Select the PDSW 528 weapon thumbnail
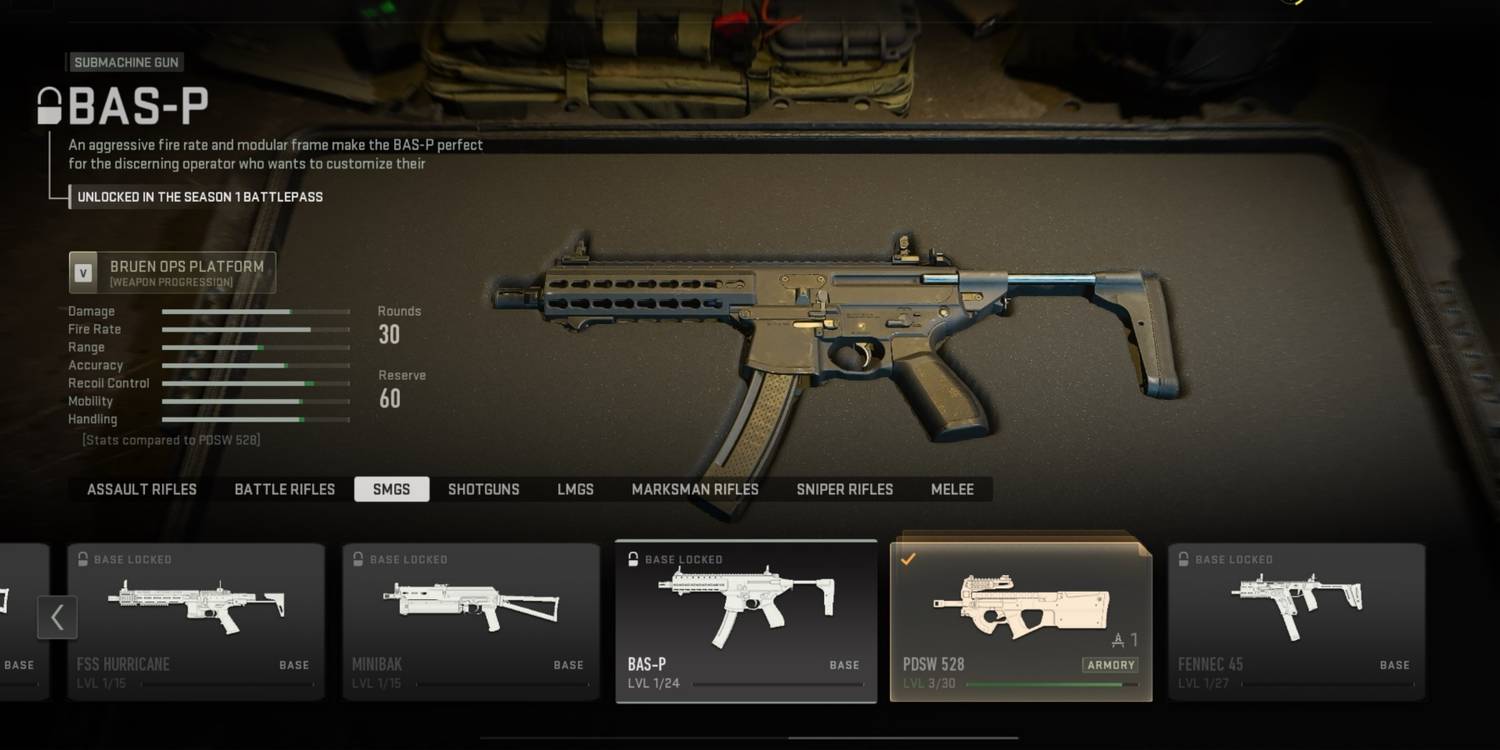The width and height of the screenshot is (1500, 750). coord(1020,605)
